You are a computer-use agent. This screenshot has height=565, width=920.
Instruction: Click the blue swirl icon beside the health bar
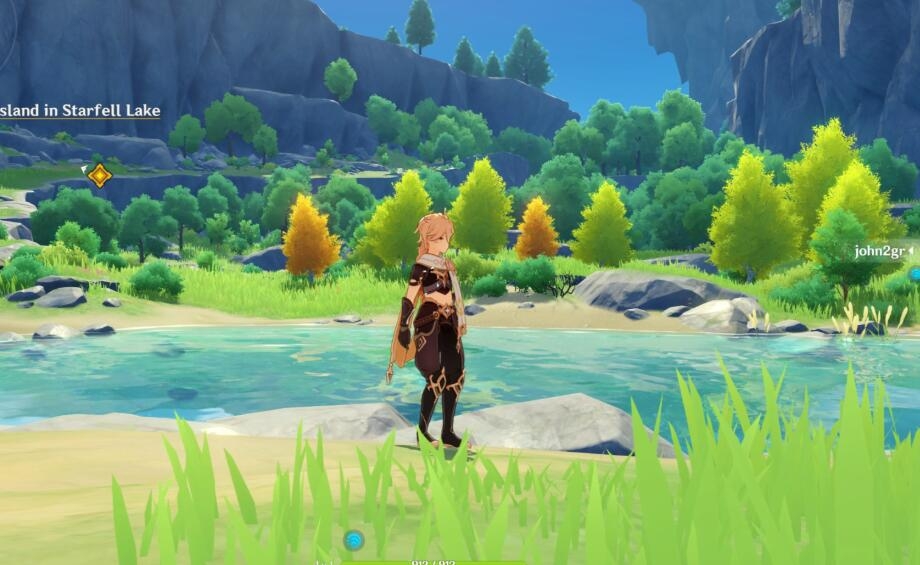click(x=353, y=541)
